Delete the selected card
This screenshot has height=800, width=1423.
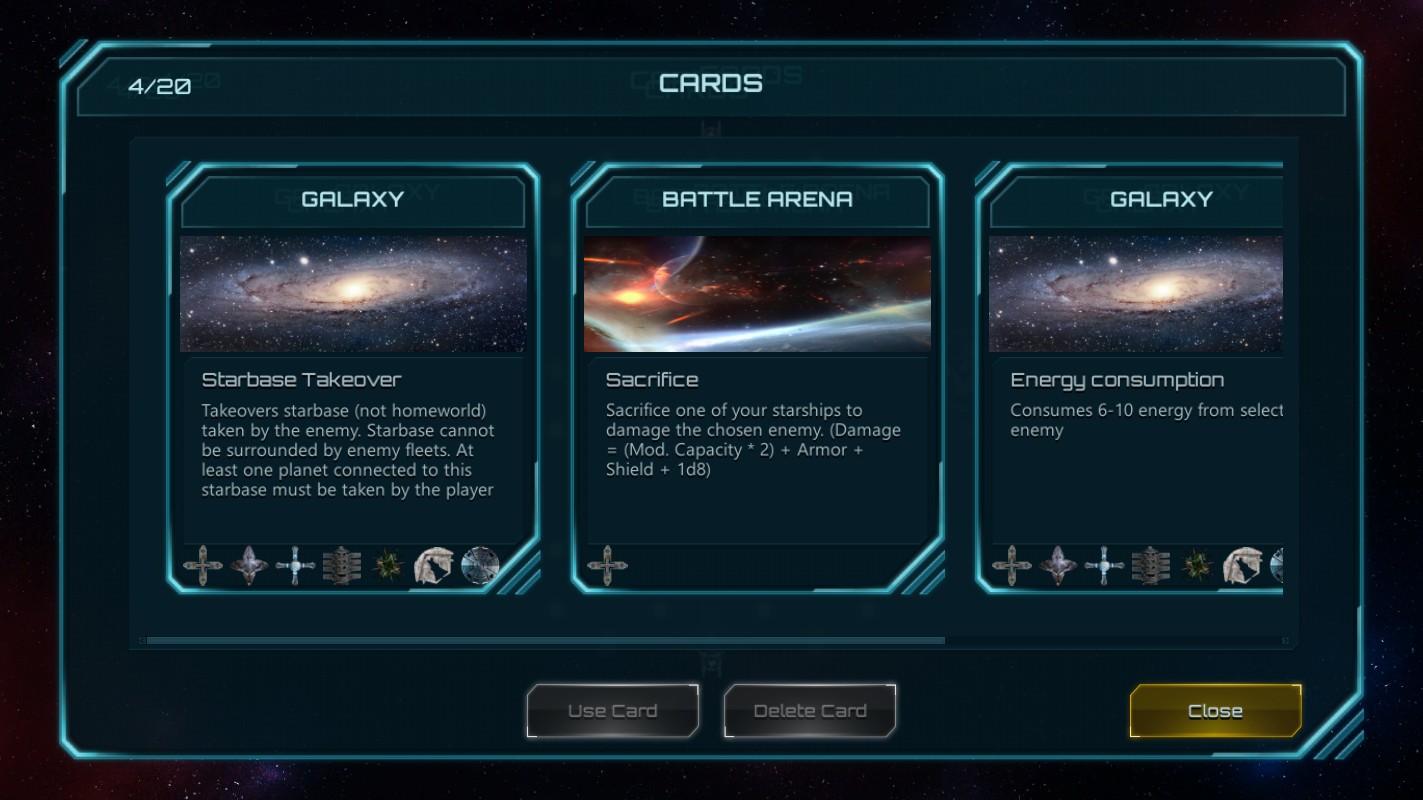click(x=809, y=711)
